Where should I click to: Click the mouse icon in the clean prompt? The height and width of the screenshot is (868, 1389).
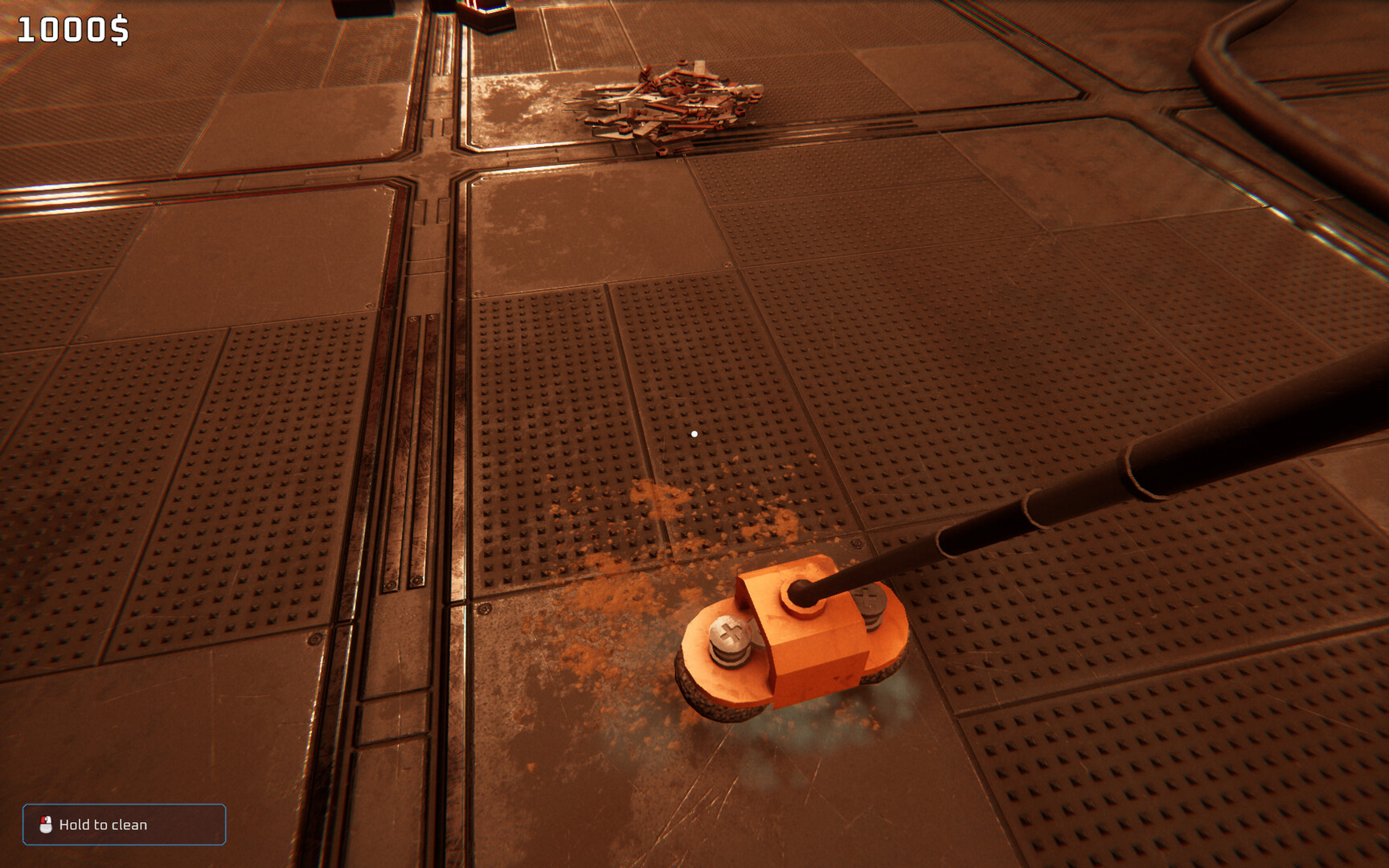[46, 825]
